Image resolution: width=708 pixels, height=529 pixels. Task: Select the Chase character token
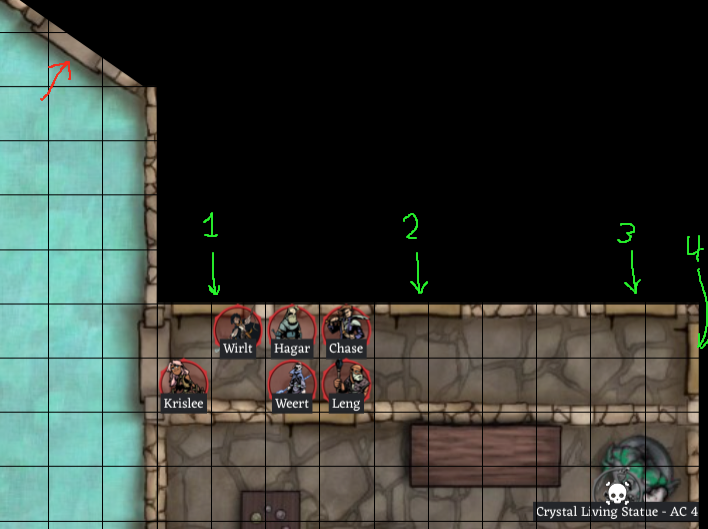346,326
